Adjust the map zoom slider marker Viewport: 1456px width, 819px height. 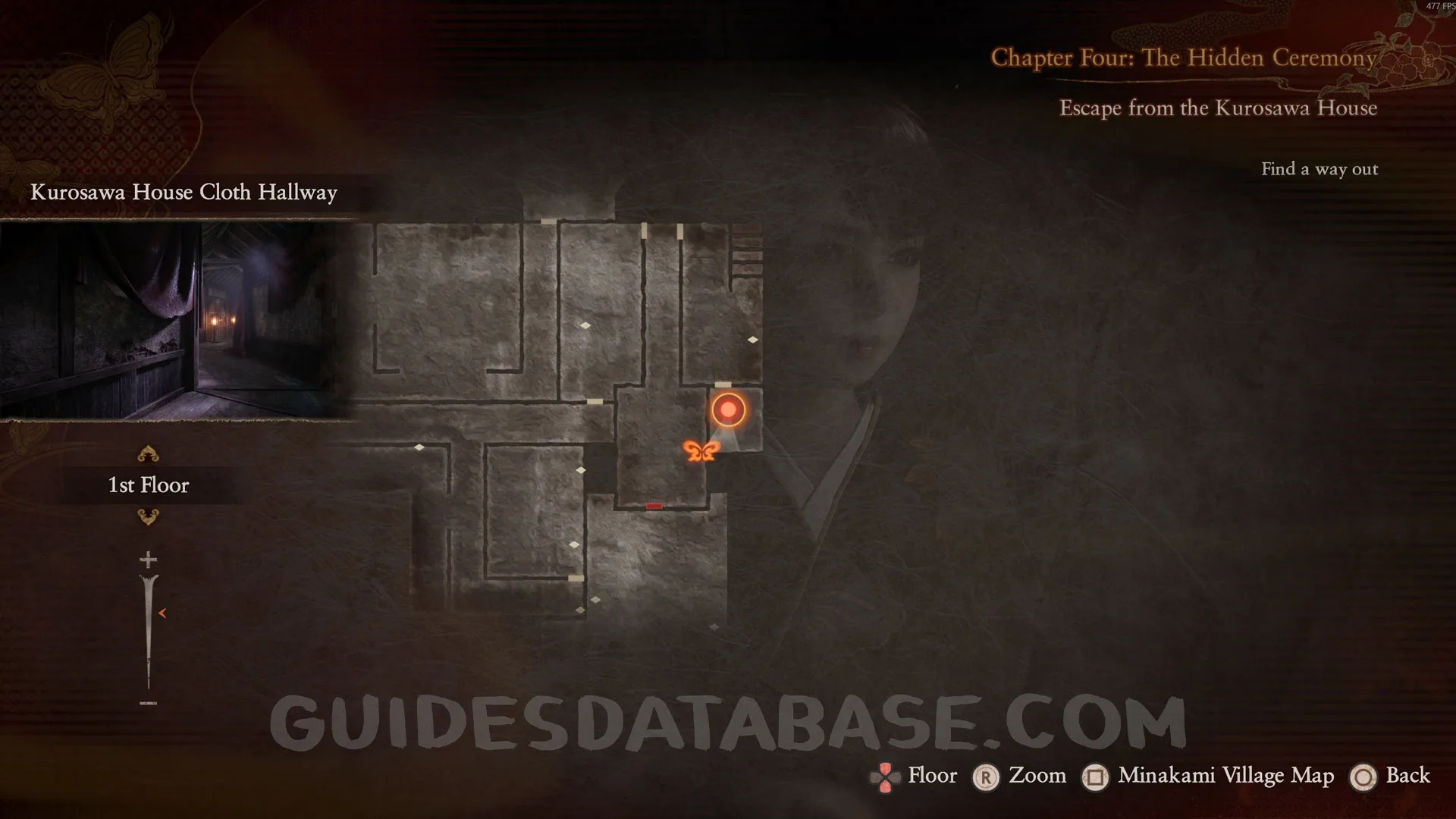[162, 613]
